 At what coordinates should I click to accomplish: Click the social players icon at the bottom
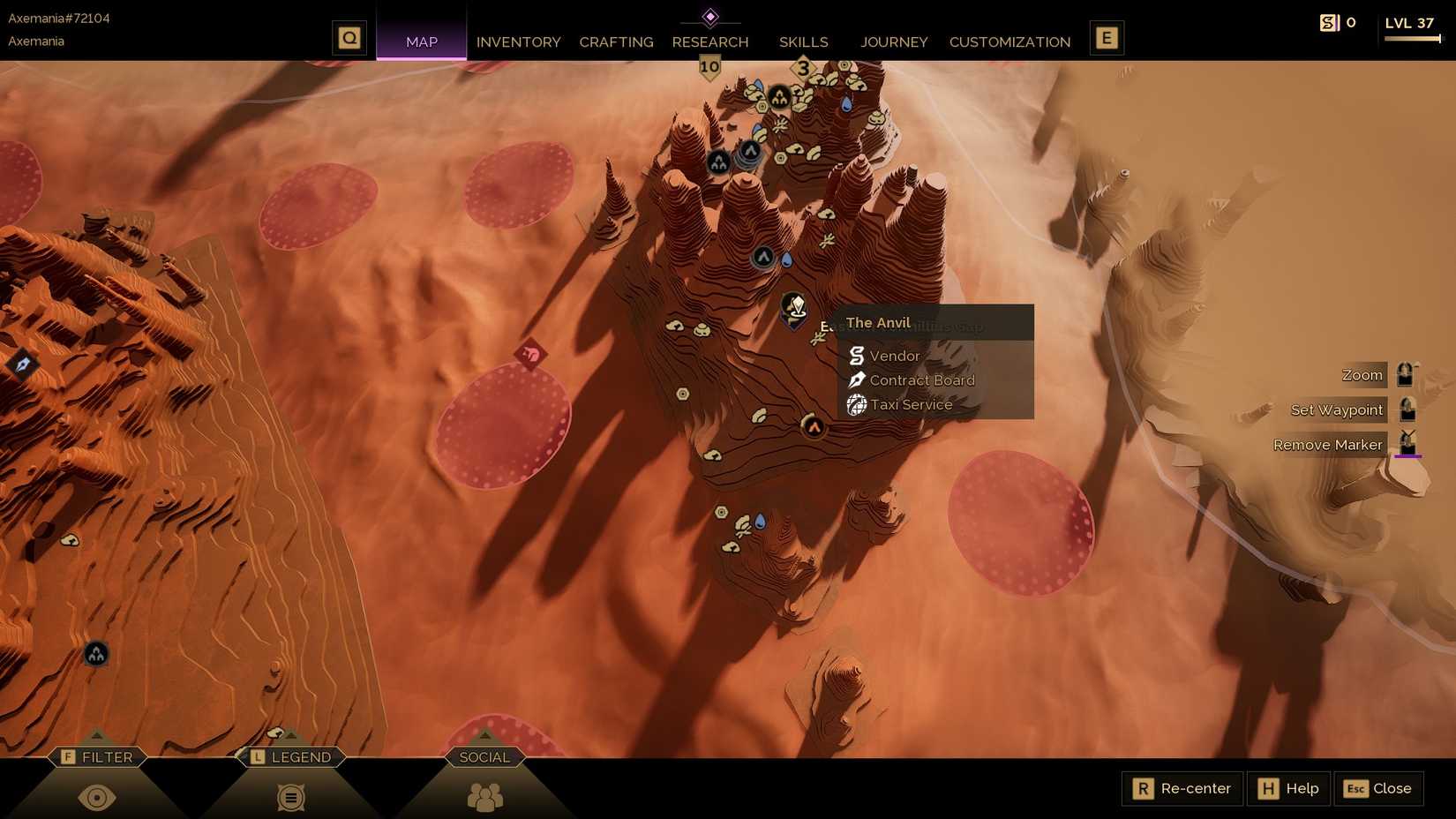click(x=484, y=797)
